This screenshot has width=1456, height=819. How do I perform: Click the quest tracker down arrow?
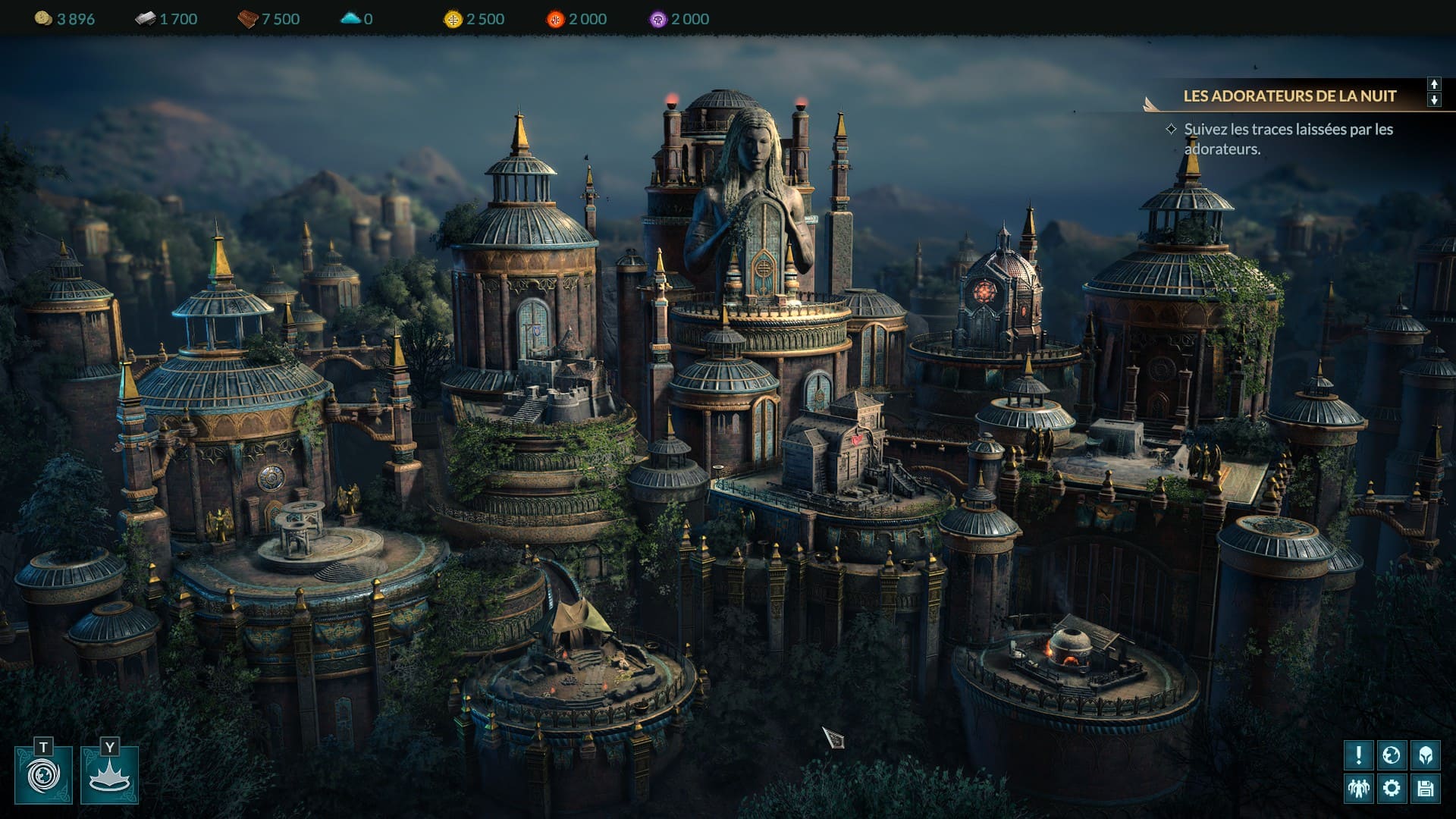coord(1434,100)
